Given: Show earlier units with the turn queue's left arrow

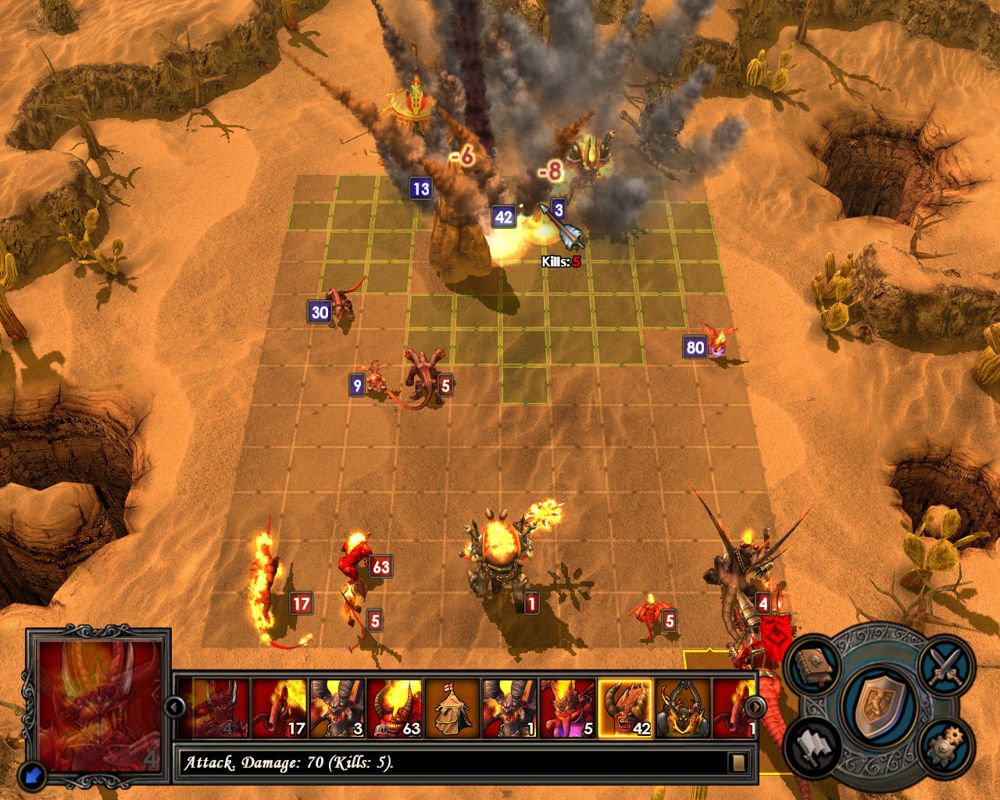Looking at the screenshot, I should click(x=175, y=707).
